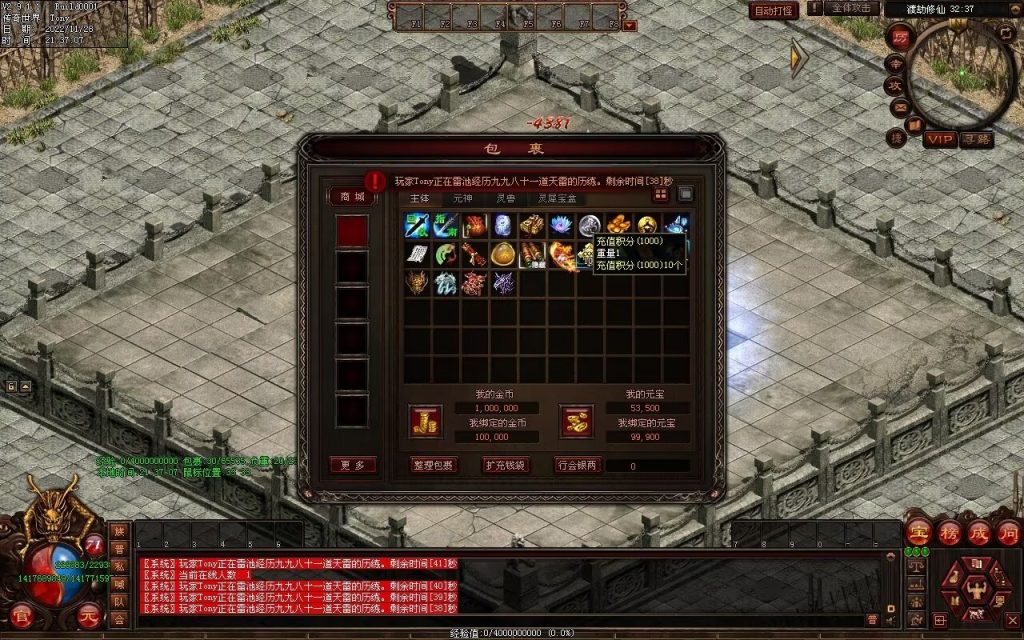Viewport: 1024px width, 640px height.
Task: Open the mail envelope icon
Action: pyautogui.click(x=899, y=106)
